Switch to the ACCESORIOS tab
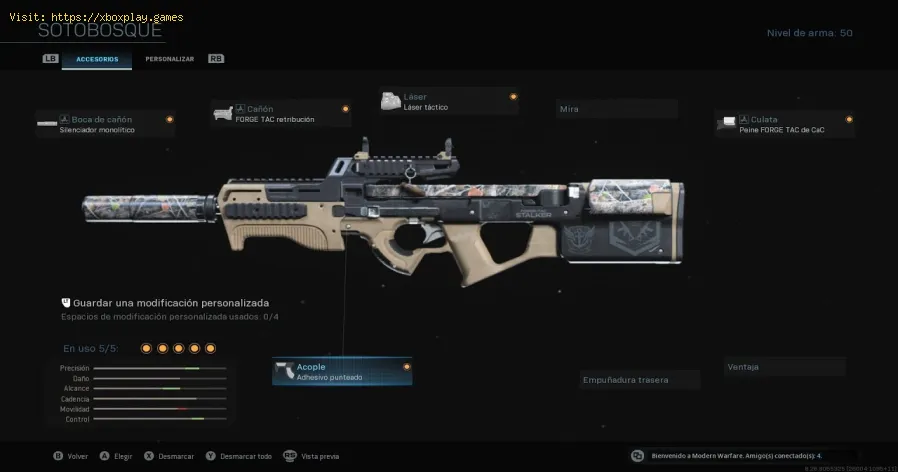 pos(97,59)
